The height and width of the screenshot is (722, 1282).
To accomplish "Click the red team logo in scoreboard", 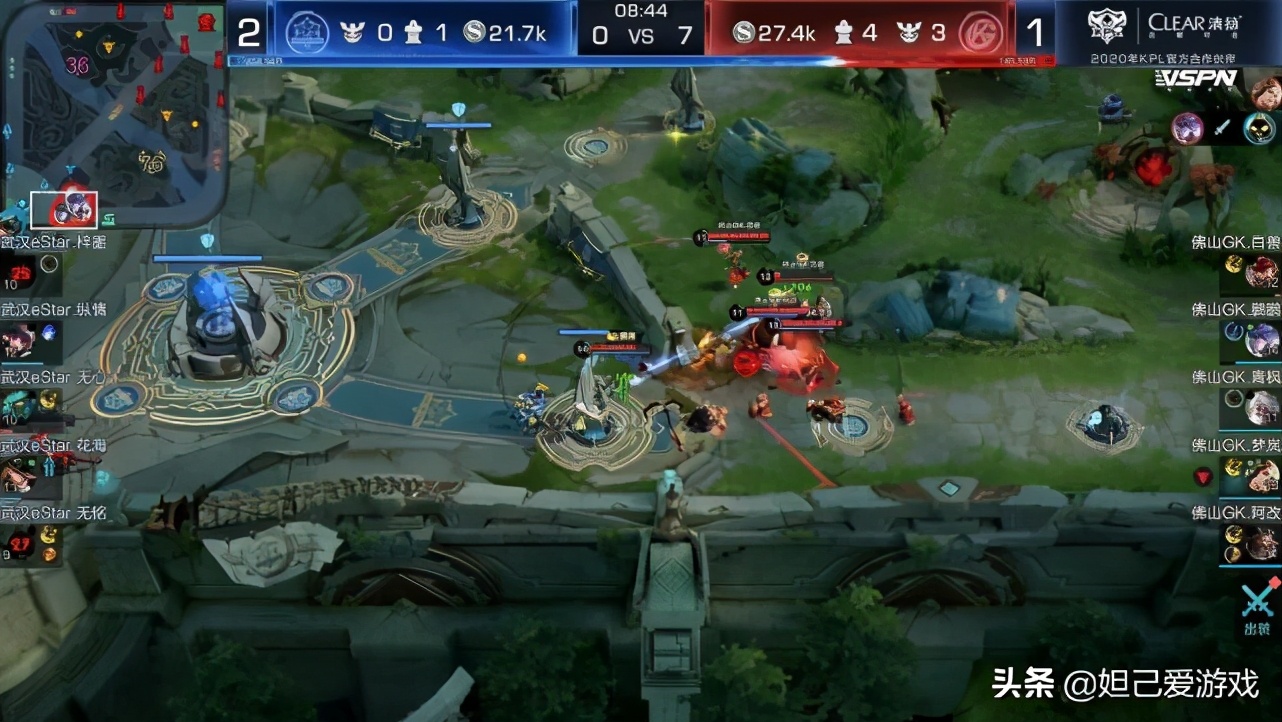I will point(979,34).
